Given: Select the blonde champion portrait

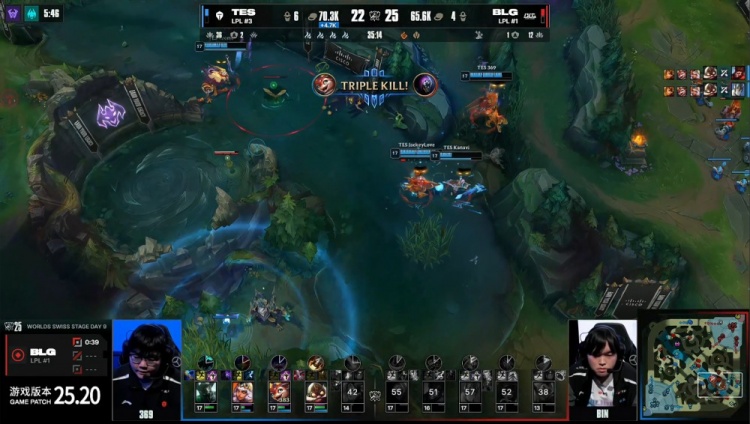Looking at the screenshot, I should coord(243,392).
